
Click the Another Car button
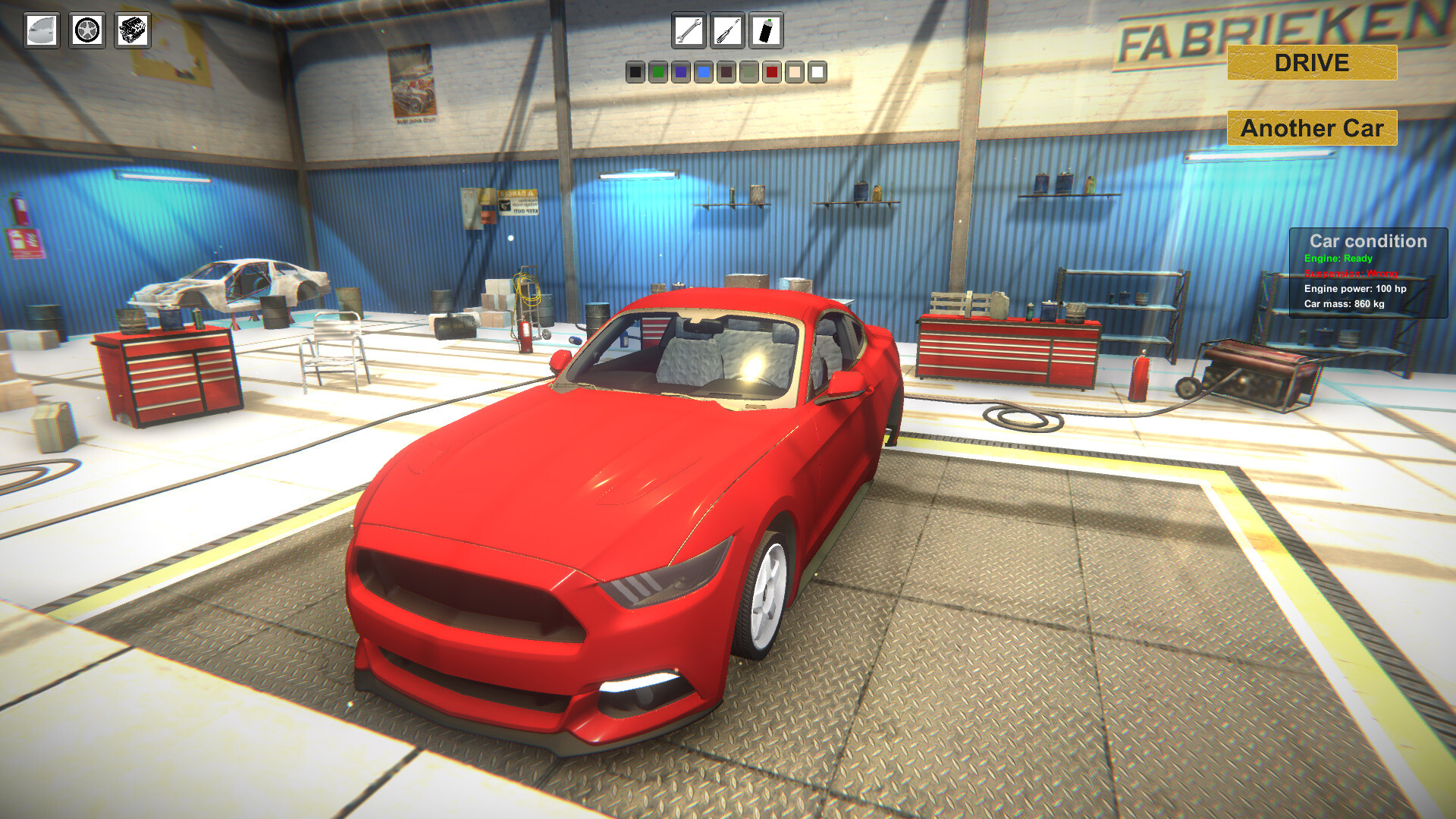coord(1312,127)
